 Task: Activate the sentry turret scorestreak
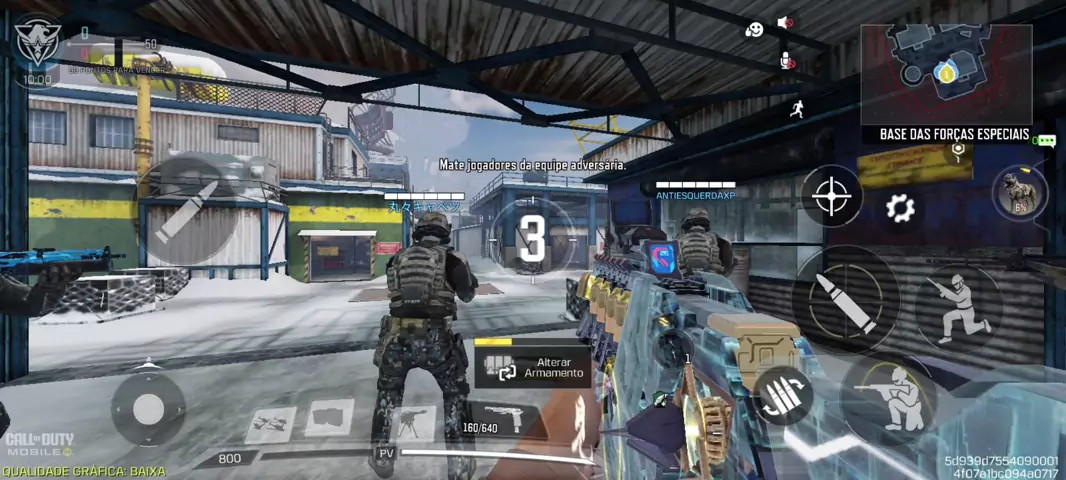pyautogui.click(x=414, y=422)
